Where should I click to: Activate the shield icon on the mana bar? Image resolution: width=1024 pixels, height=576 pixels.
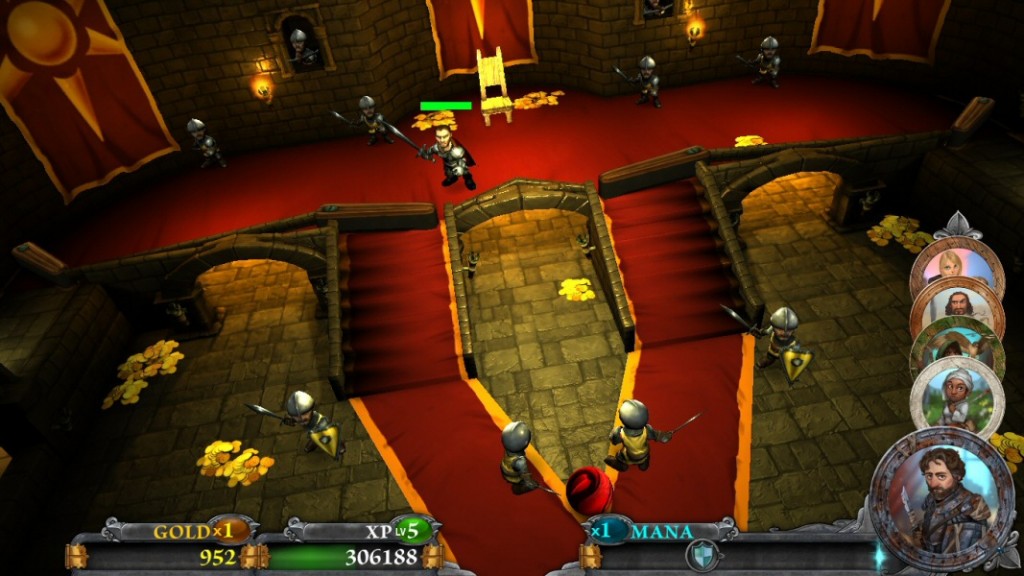point(702,554)
